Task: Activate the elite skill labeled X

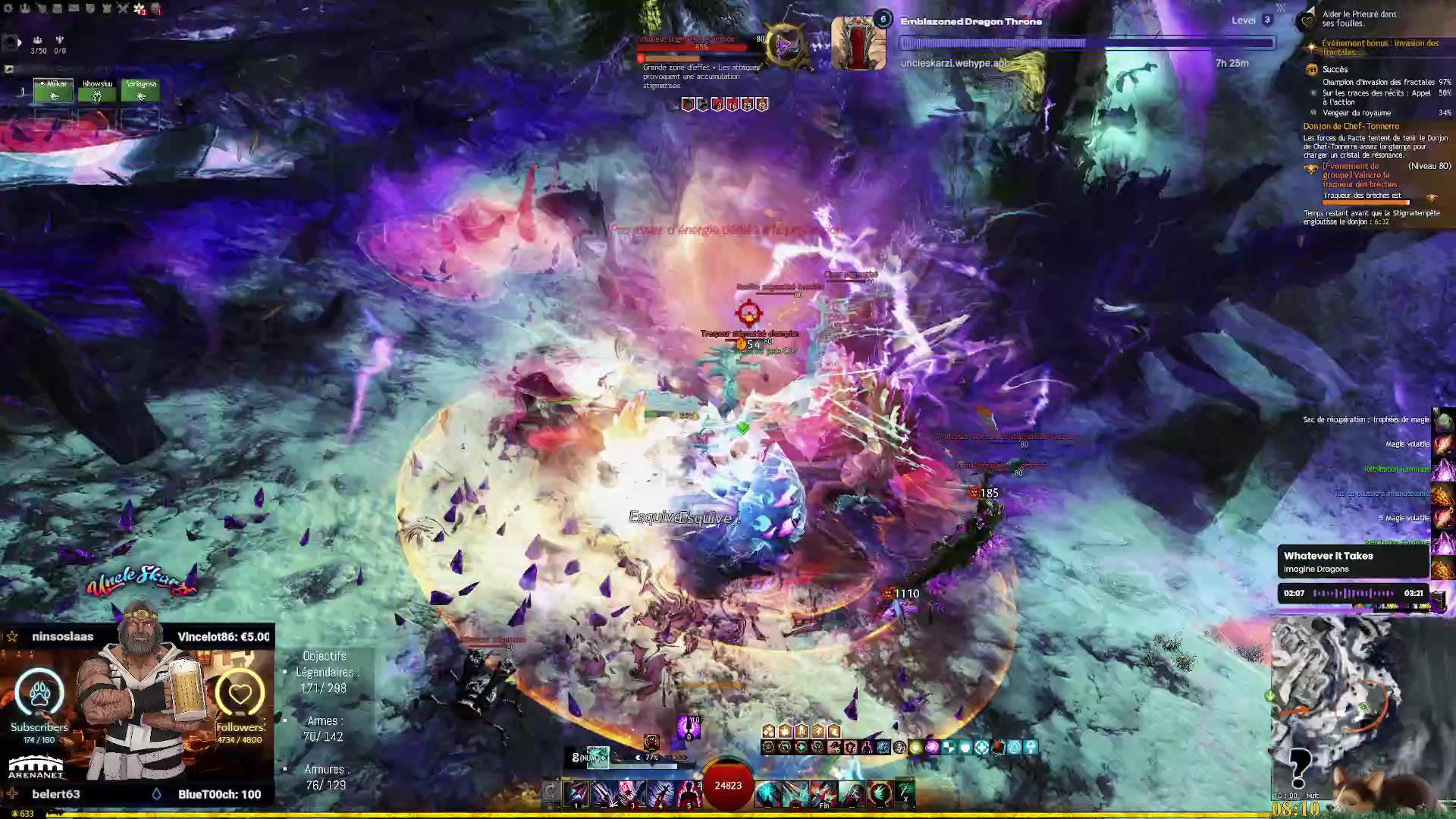Action: 905,793
